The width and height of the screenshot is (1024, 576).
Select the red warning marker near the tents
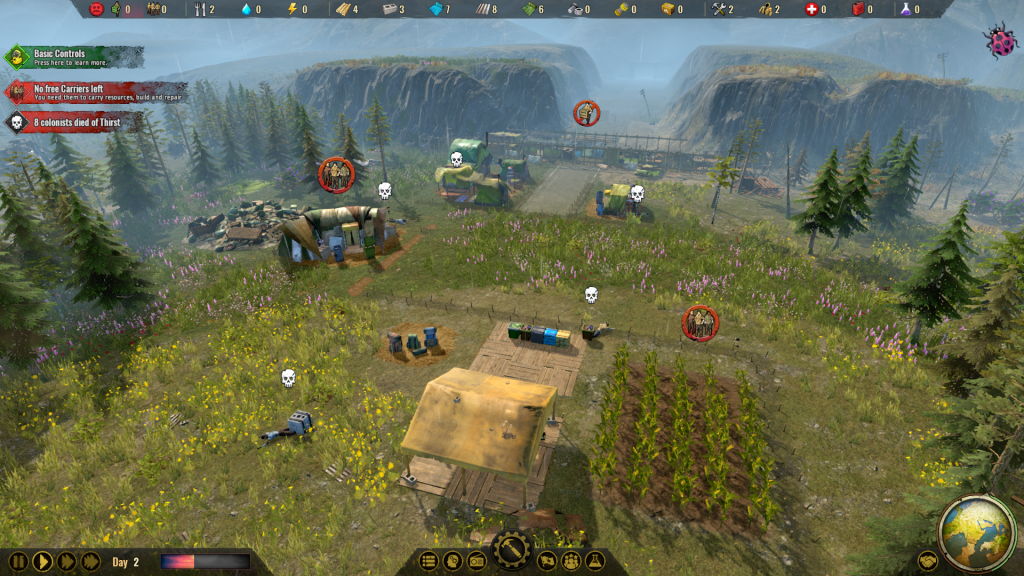336,175
